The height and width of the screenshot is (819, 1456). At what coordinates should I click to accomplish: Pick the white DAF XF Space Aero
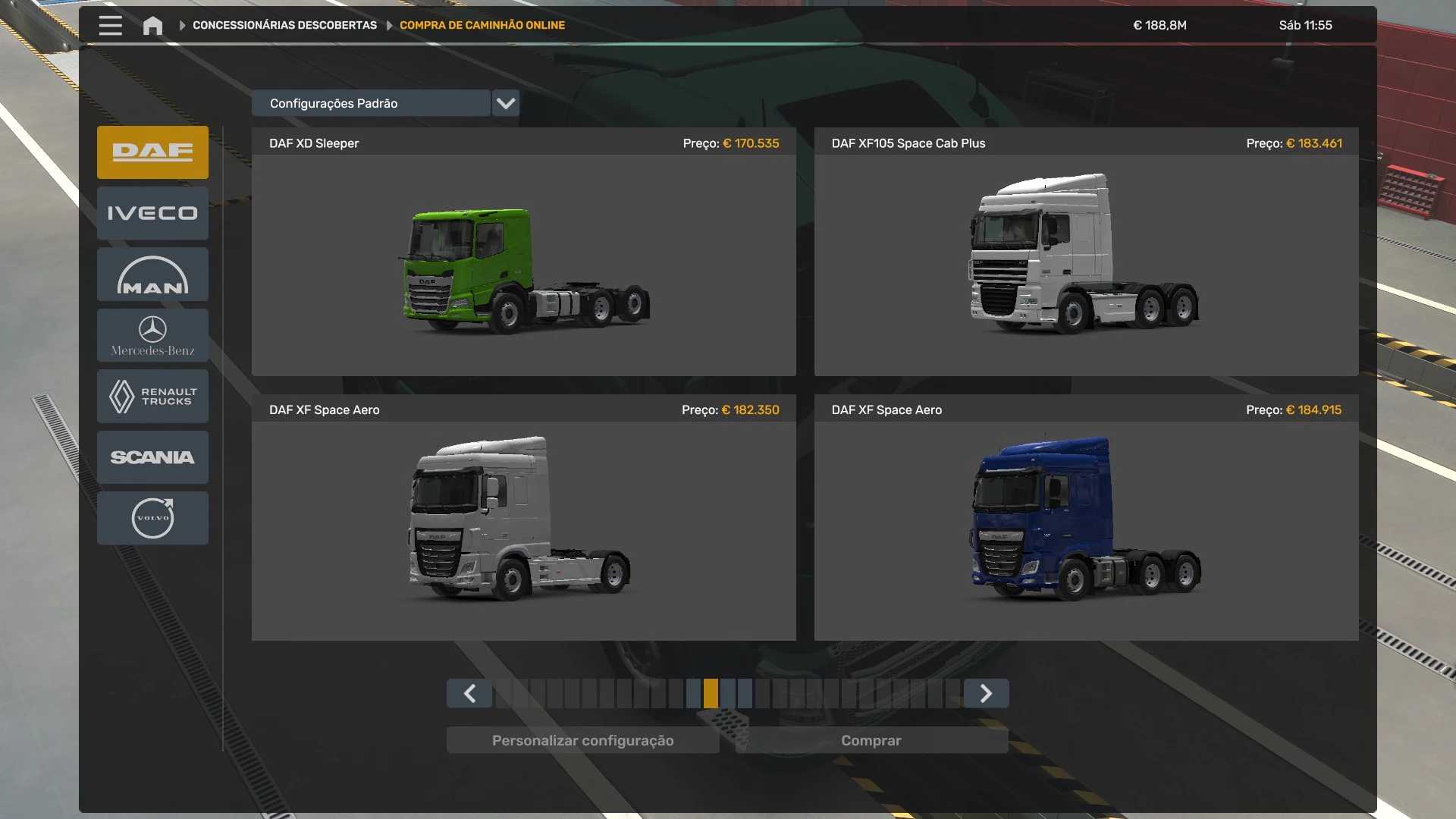[523, 530]
